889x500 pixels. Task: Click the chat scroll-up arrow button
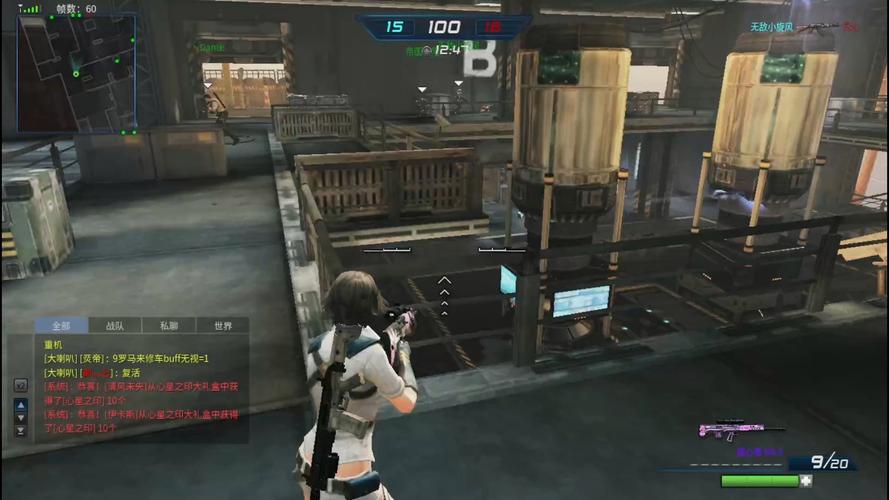click(x=20, y=405)
